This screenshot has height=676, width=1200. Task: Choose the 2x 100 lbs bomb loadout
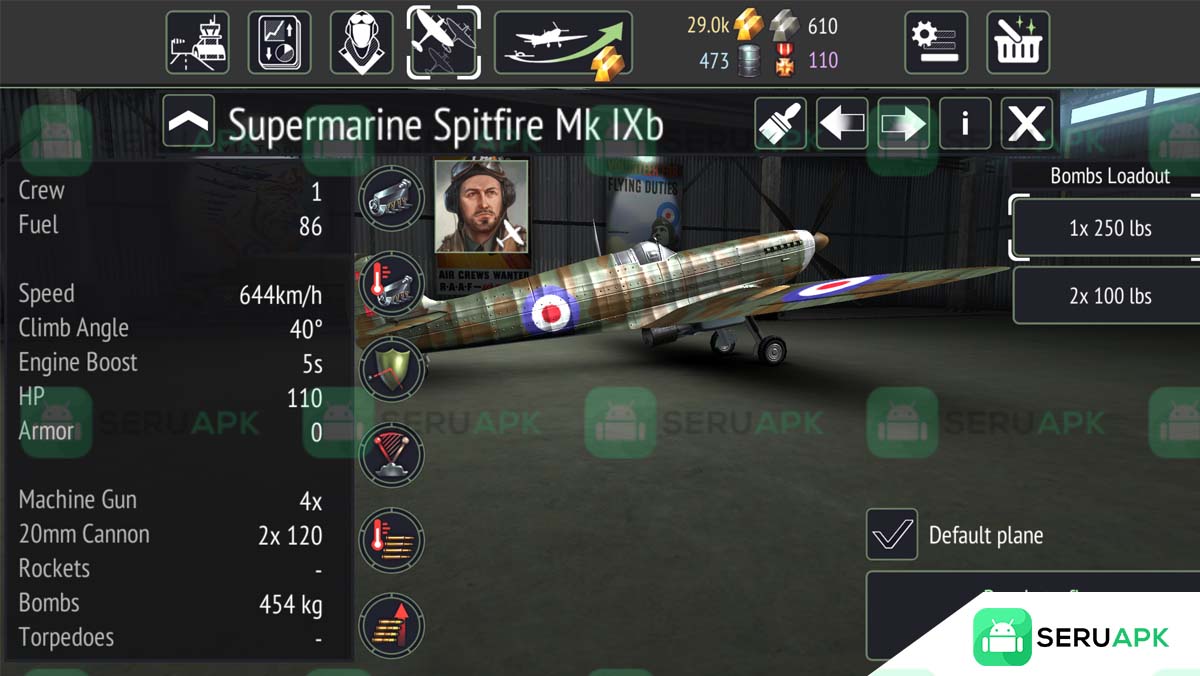[x=1109, y=296]
